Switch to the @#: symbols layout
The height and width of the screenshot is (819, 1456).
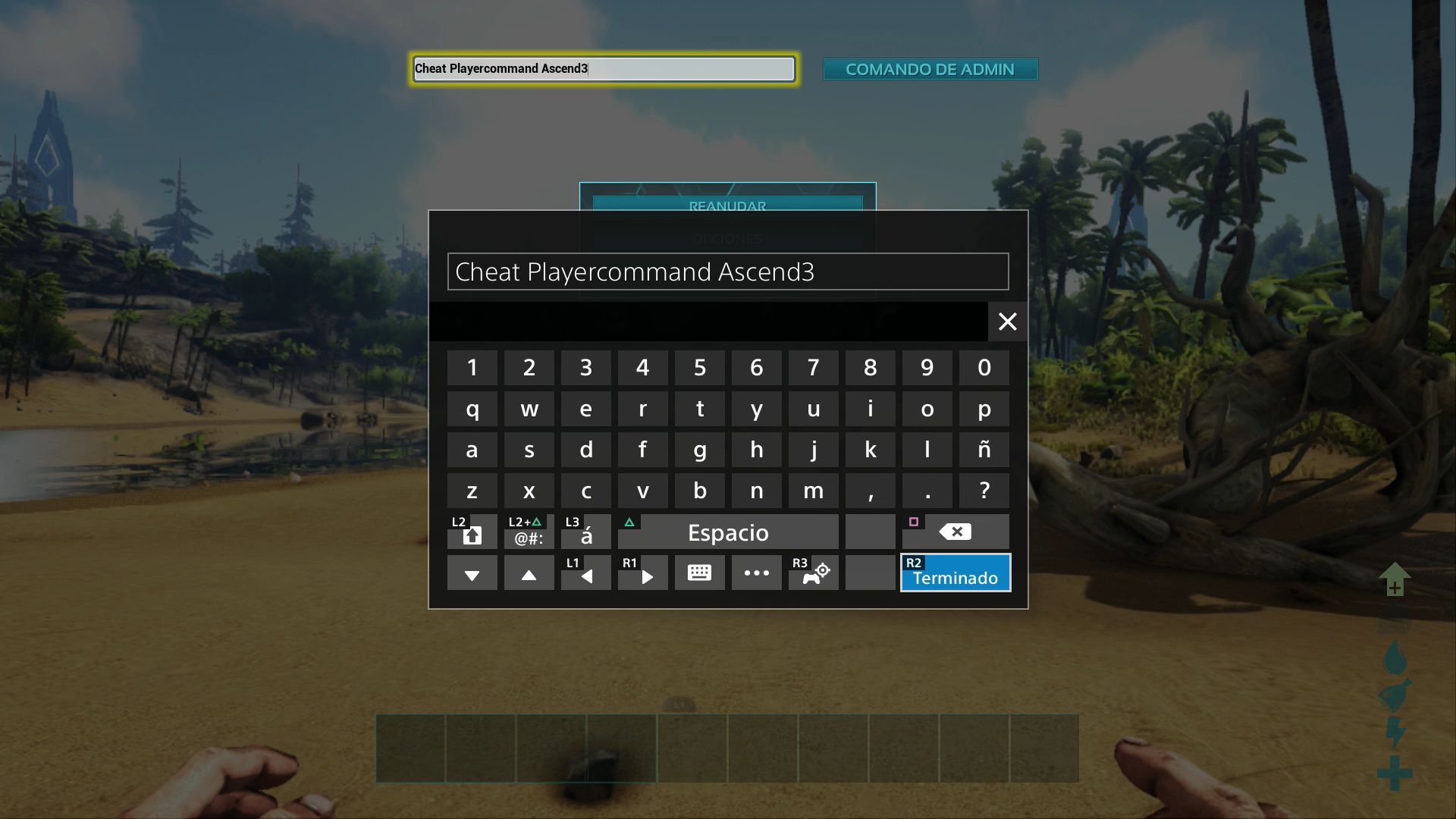pos(529,532)
